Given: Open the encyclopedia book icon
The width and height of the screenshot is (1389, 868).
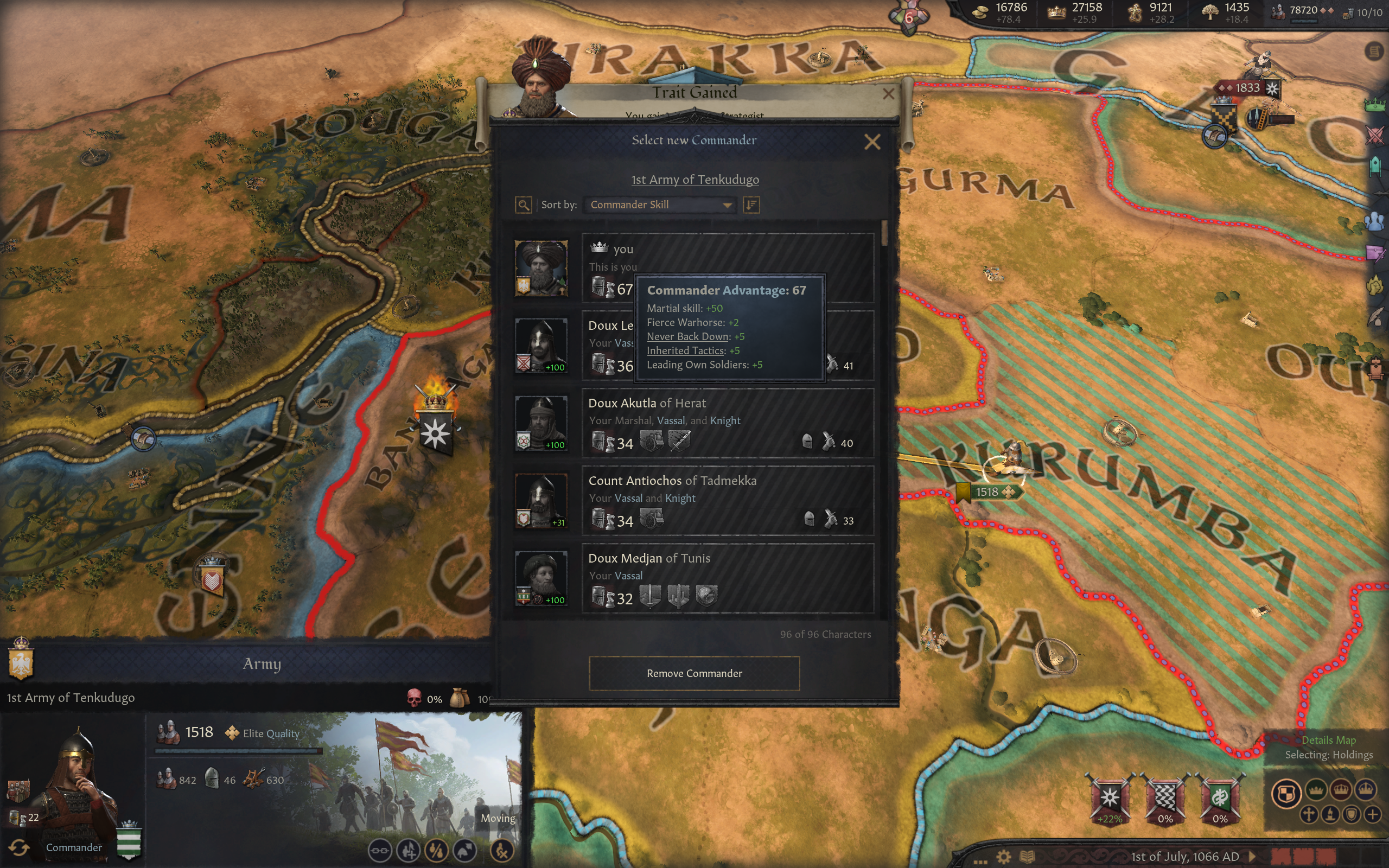Looking at the screenshot, I should (1027, 857).
